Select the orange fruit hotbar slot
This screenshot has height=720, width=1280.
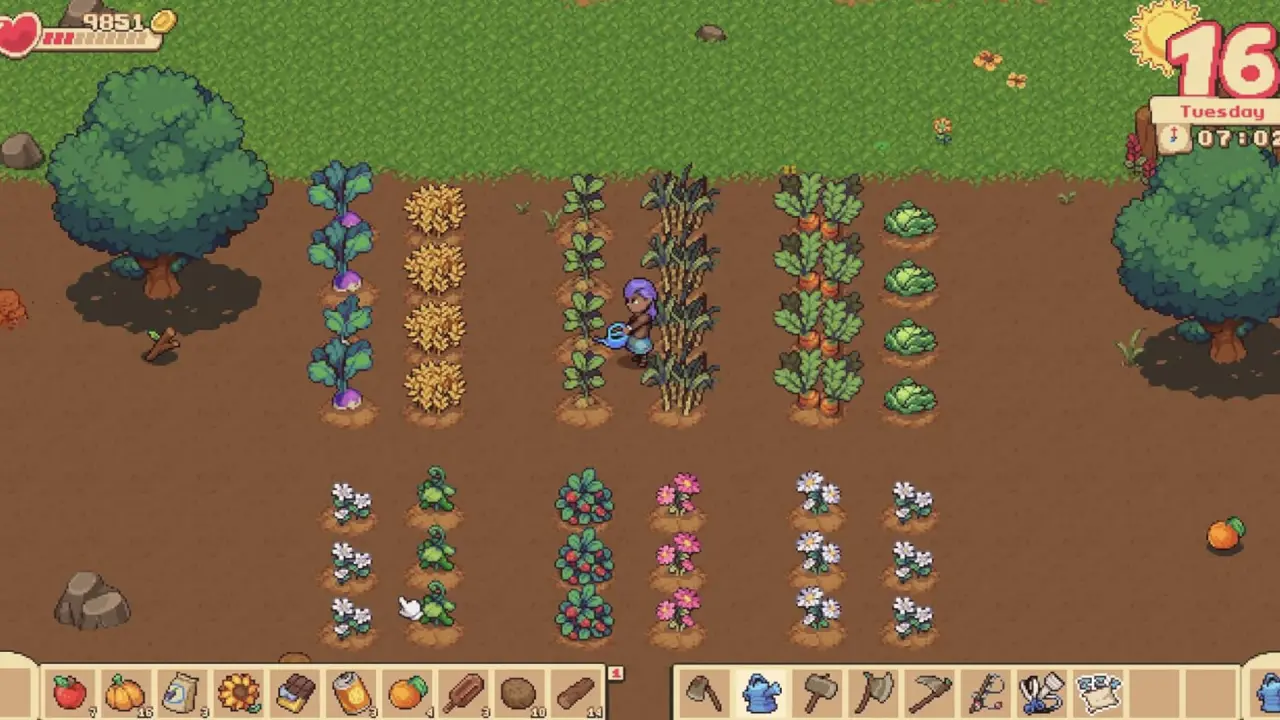tap(408, 692)
